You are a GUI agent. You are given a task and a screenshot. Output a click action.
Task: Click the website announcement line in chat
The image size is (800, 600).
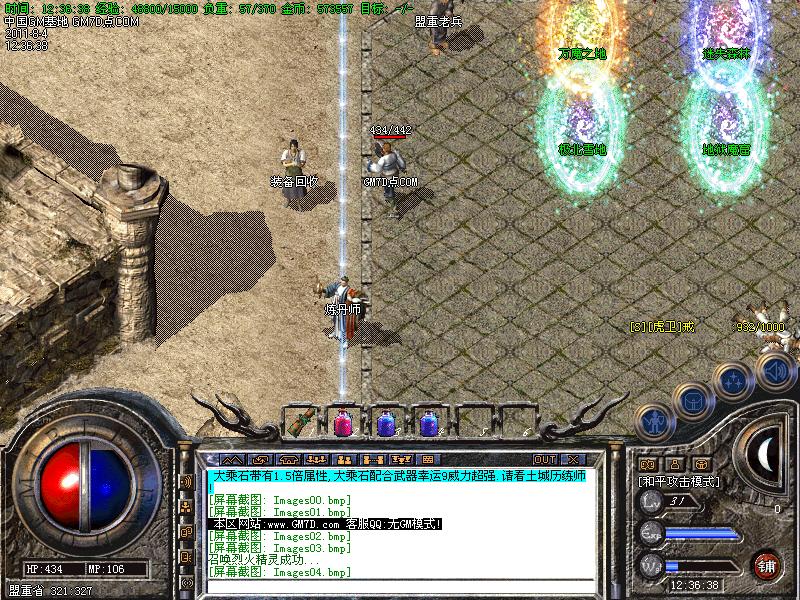click(x=326, y=524)
